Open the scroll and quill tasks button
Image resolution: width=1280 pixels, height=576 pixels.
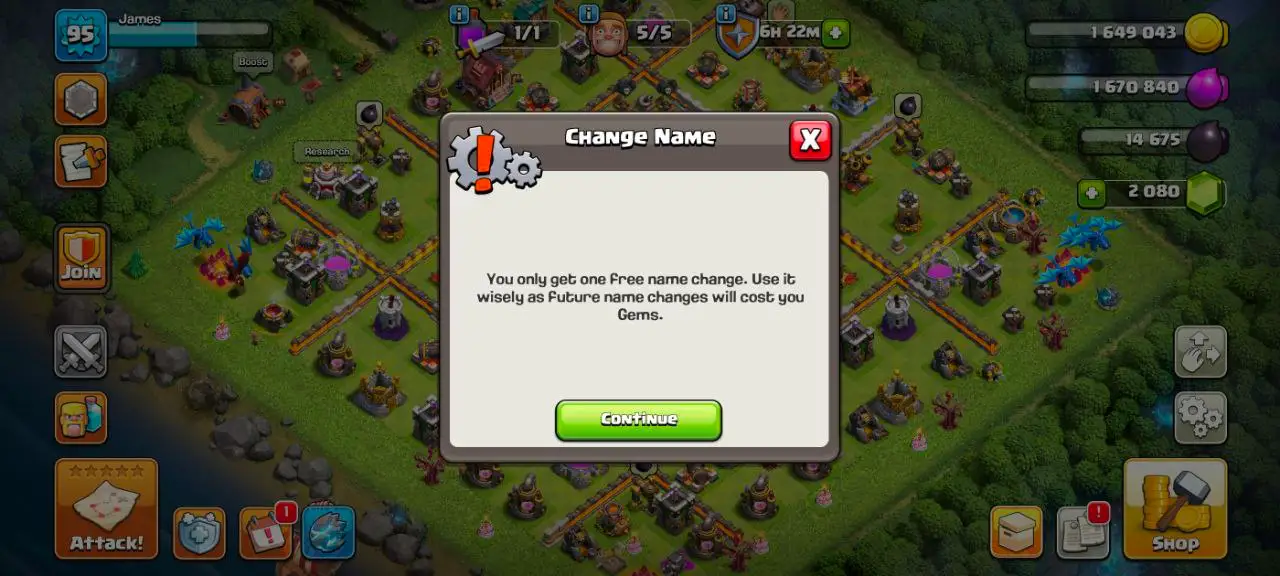click(81, 162)
